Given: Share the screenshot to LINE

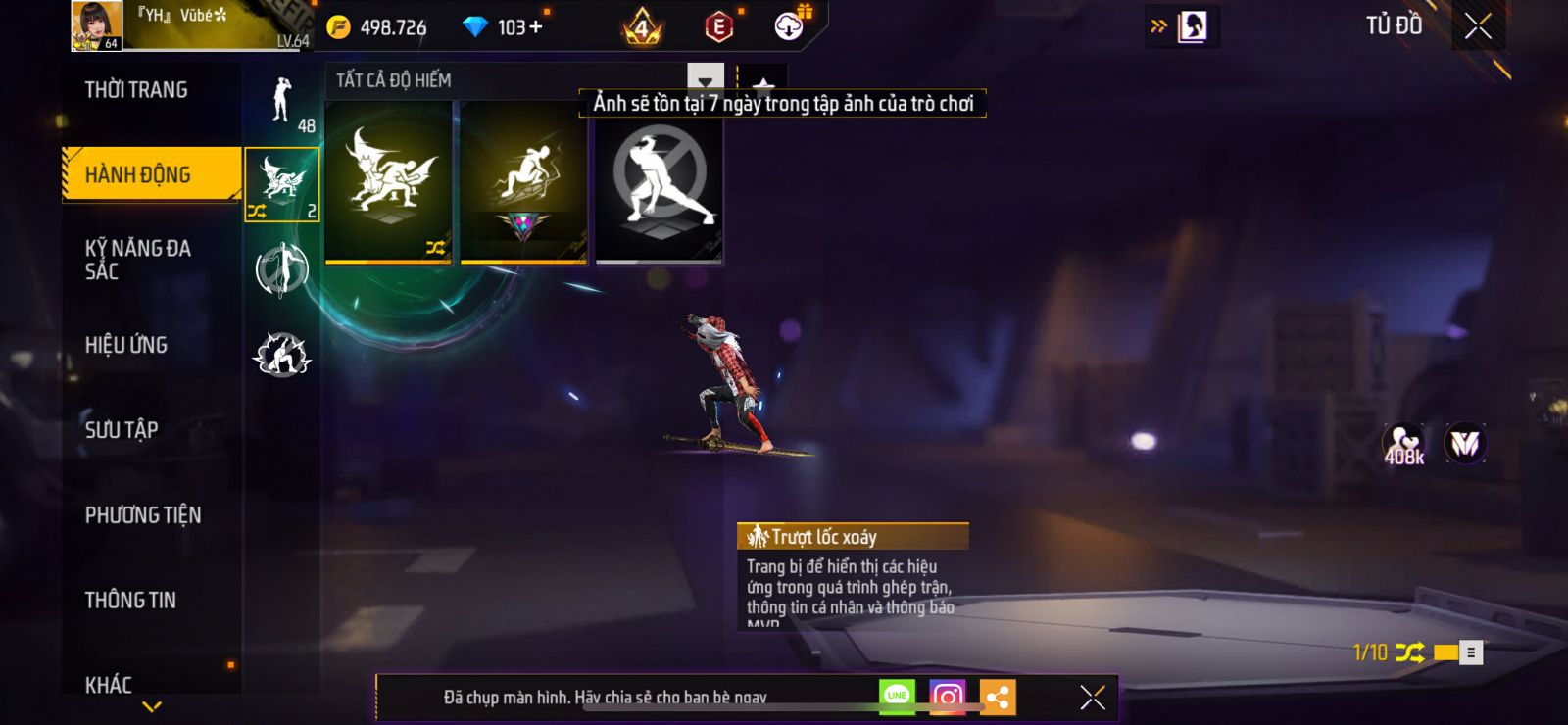Looking at the screenshot, I should (x=897, y=697).
